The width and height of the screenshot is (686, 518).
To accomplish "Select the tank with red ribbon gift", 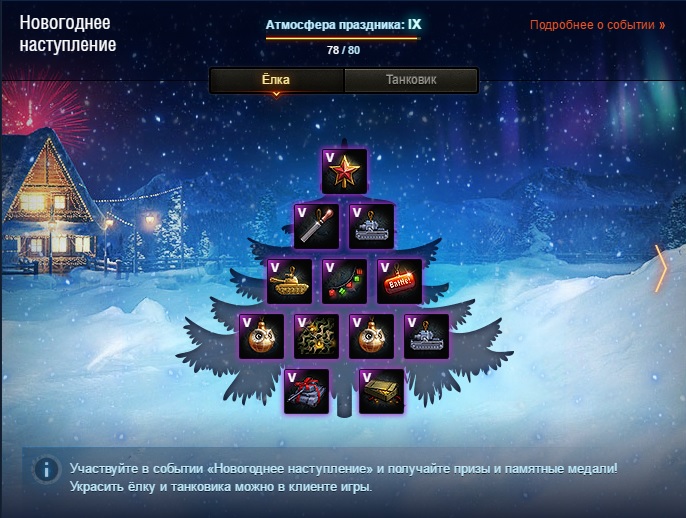I will (x=306, y=391).
